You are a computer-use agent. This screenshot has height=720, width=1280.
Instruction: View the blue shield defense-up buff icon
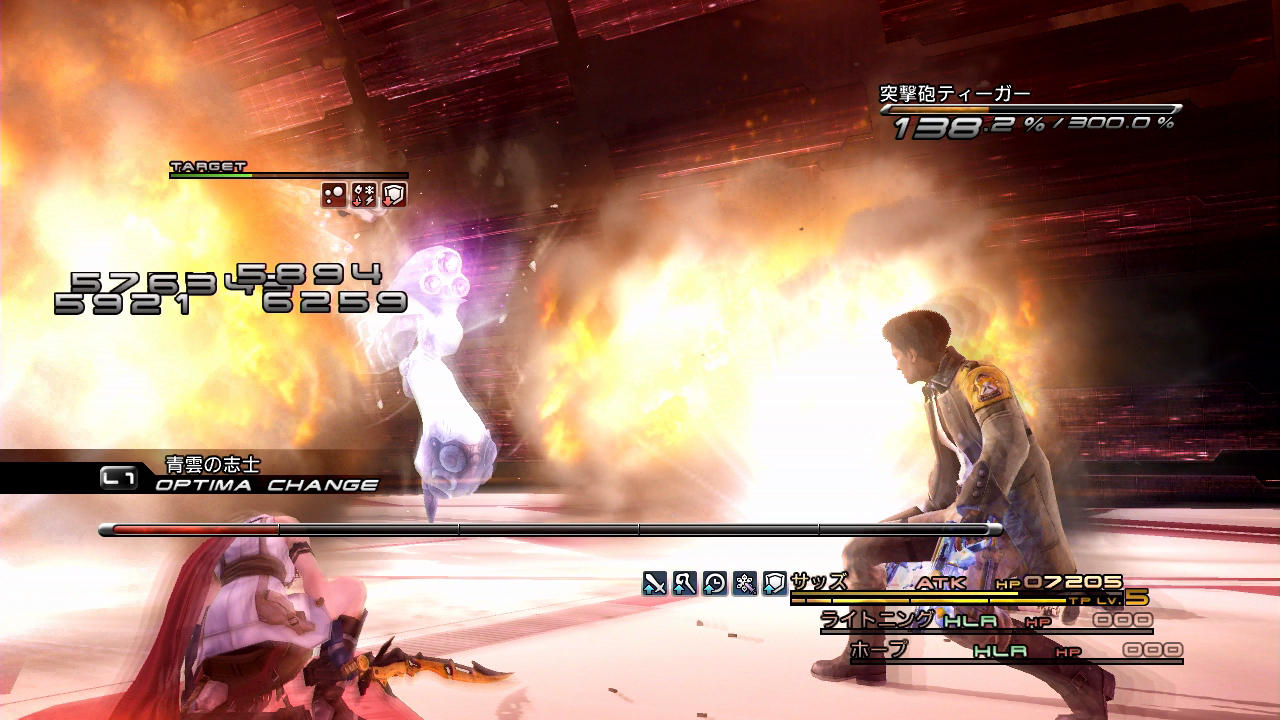[x=774, y=583]
